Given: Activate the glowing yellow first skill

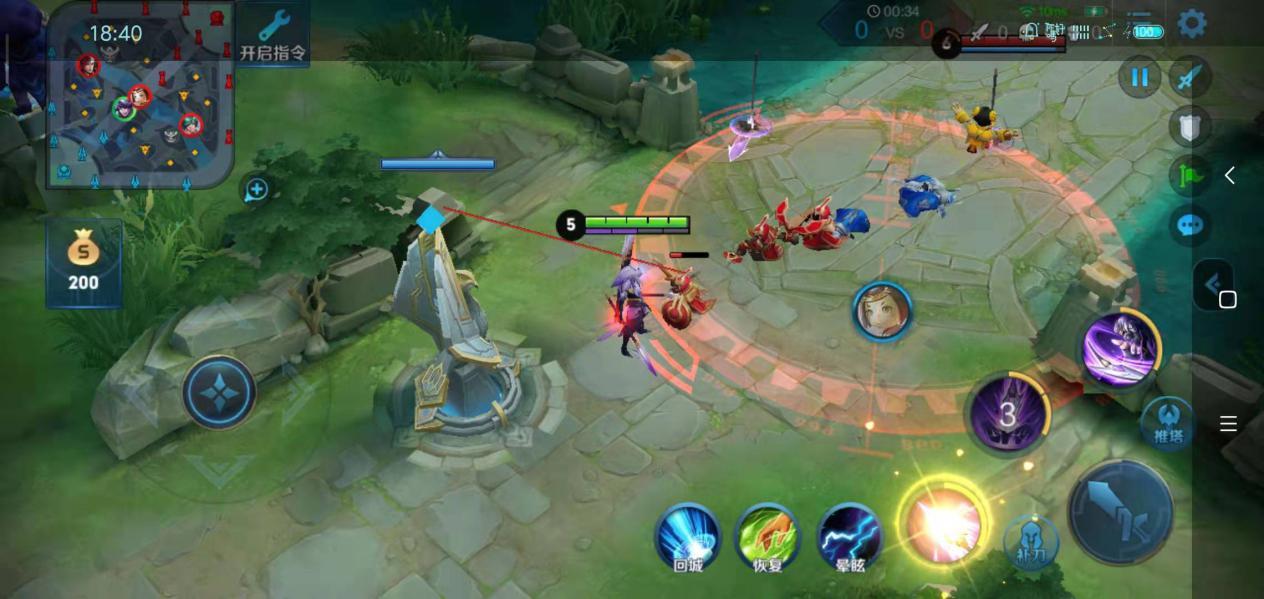Looking at the screenshot, I should [x=942, y=523].
